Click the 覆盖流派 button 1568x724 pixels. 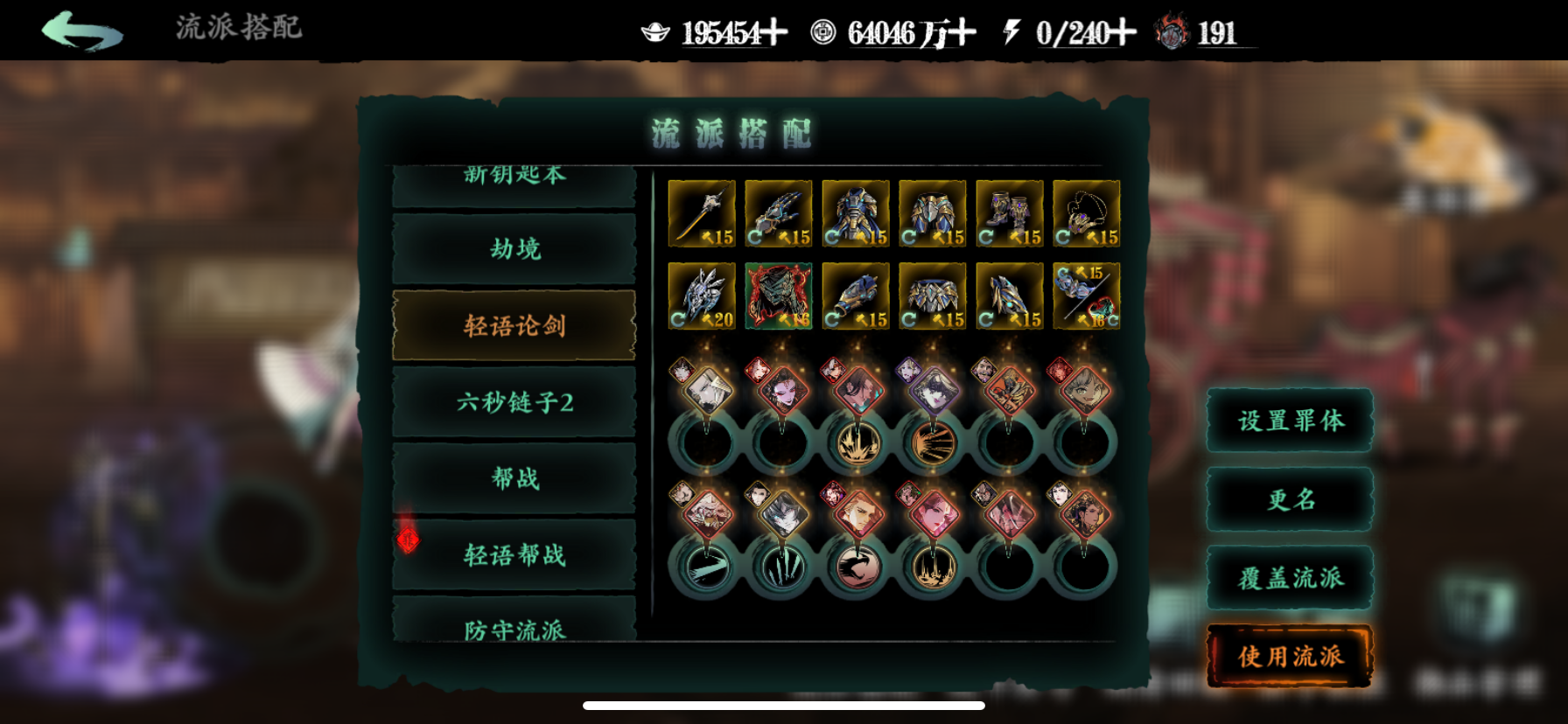coord(1289,577)
